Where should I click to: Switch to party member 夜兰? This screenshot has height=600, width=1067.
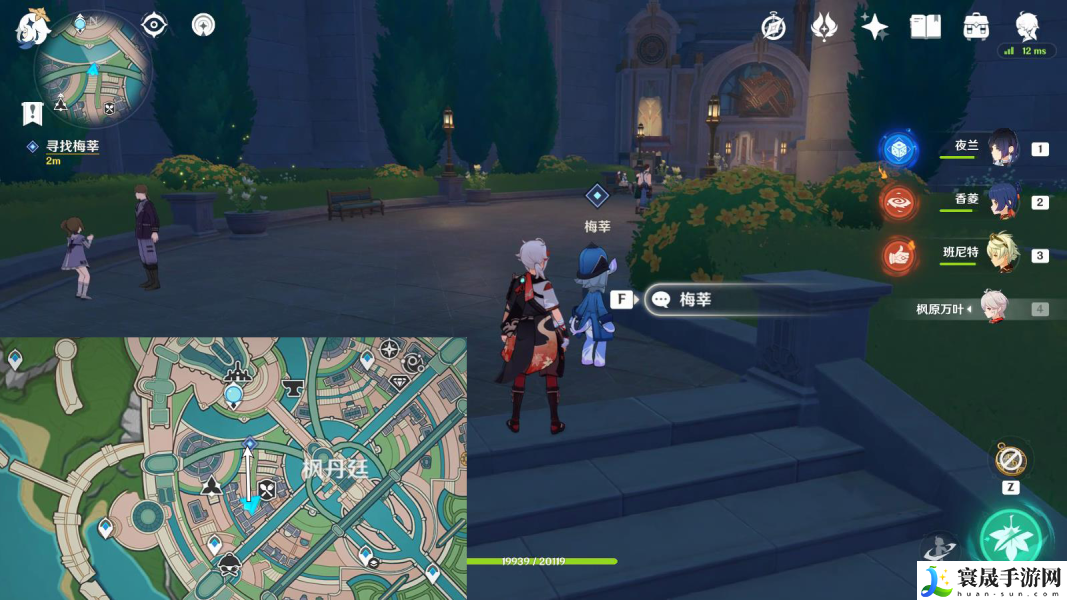coord(1002,148)
